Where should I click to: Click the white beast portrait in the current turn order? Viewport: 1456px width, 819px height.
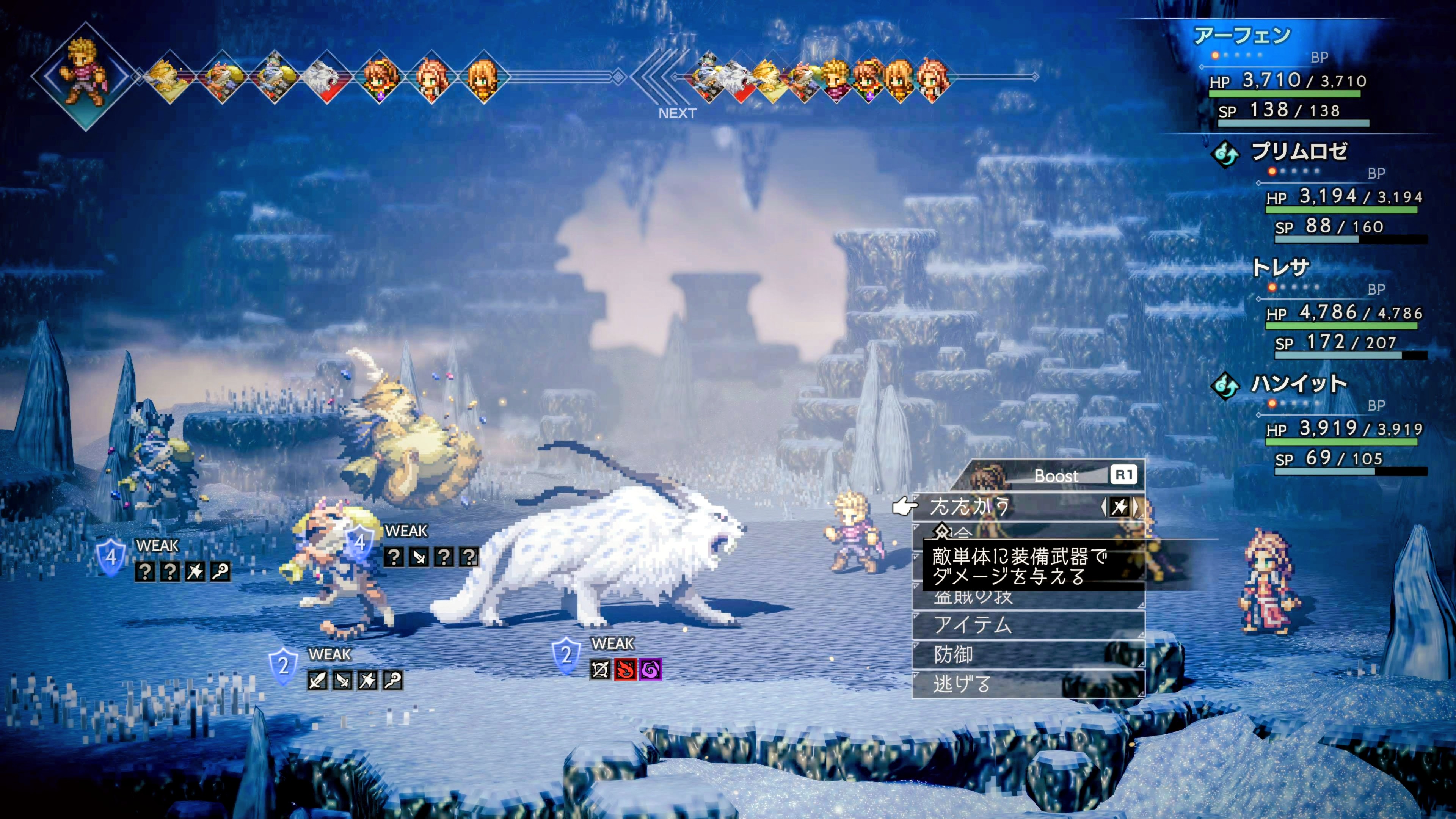click(327, 77)
